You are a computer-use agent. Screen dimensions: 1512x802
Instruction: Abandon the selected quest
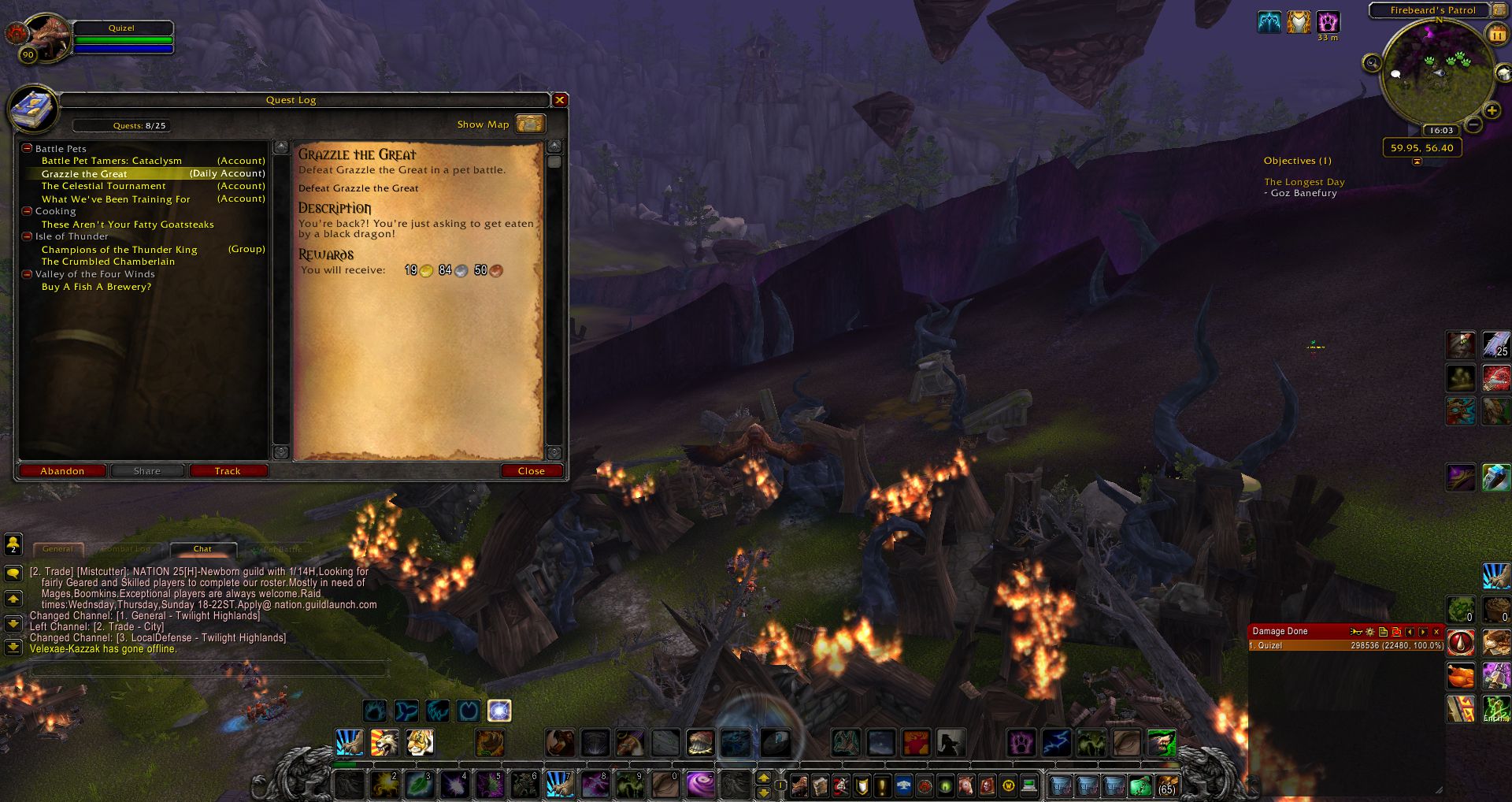tap(62, 471)
